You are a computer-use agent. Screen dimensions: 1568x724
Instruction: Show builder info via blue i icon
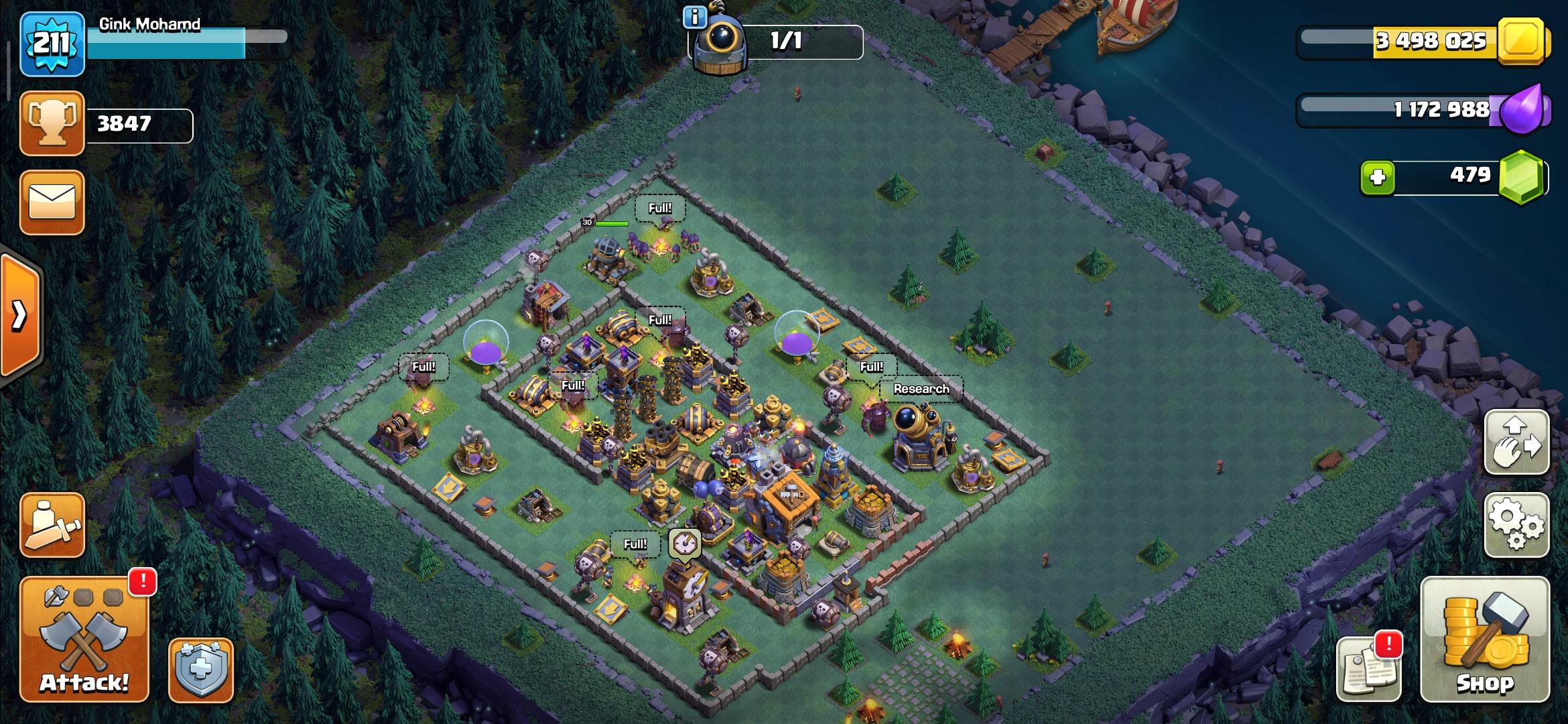pyautogui.click(x=694, y=17)
